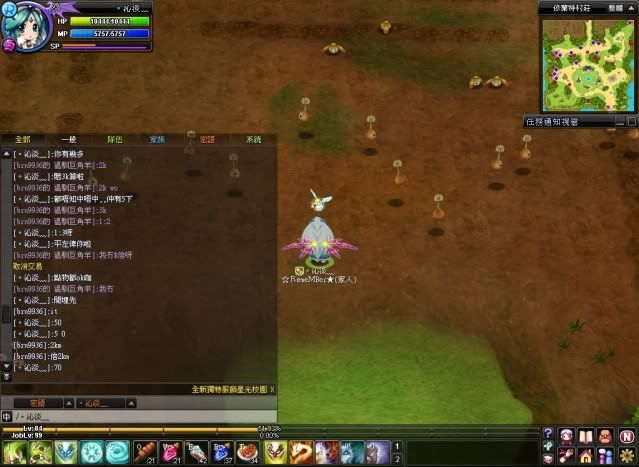639x467 pixels.
Task: Open the help question mark button
Action: coord(548,434)
